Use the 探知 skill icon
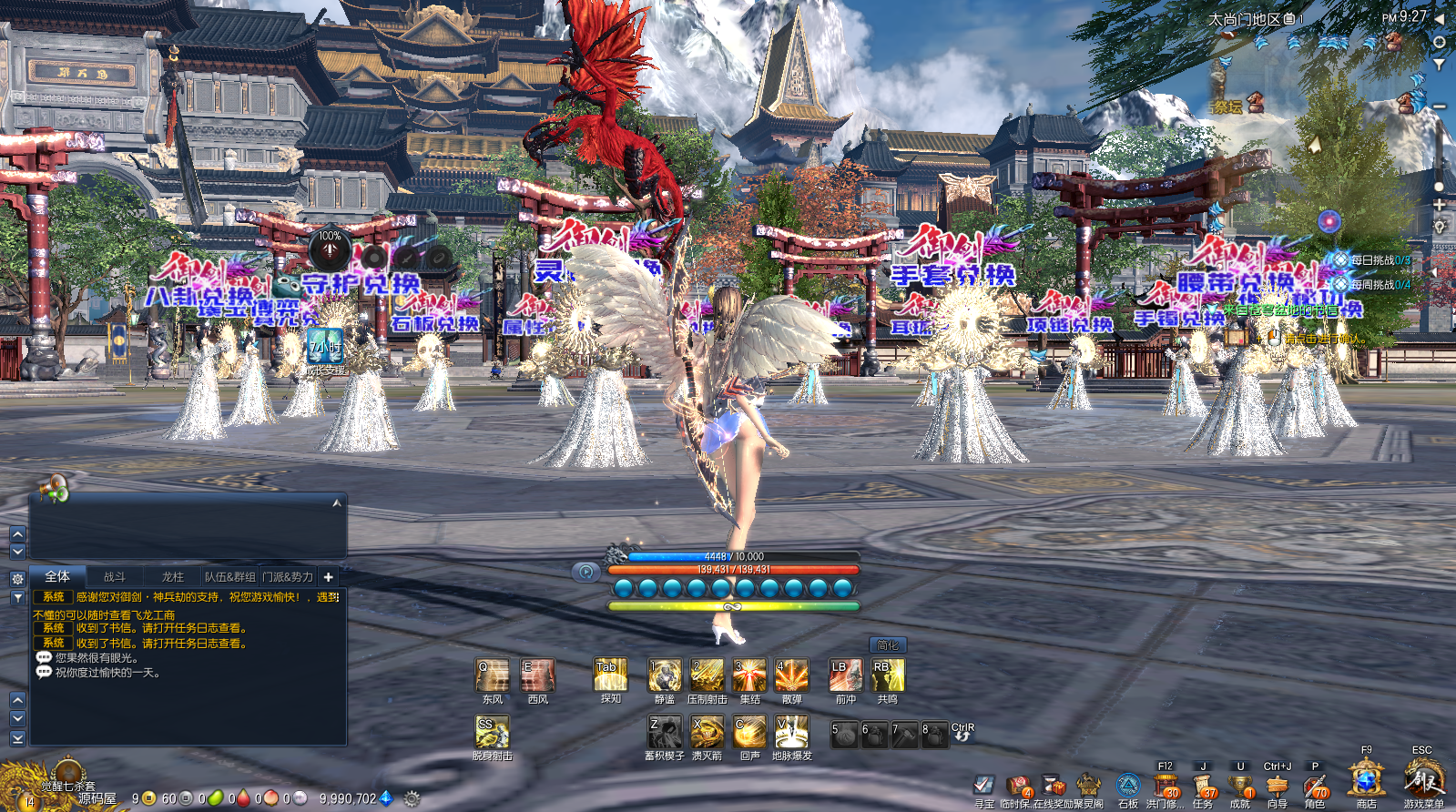 point(610,675)
